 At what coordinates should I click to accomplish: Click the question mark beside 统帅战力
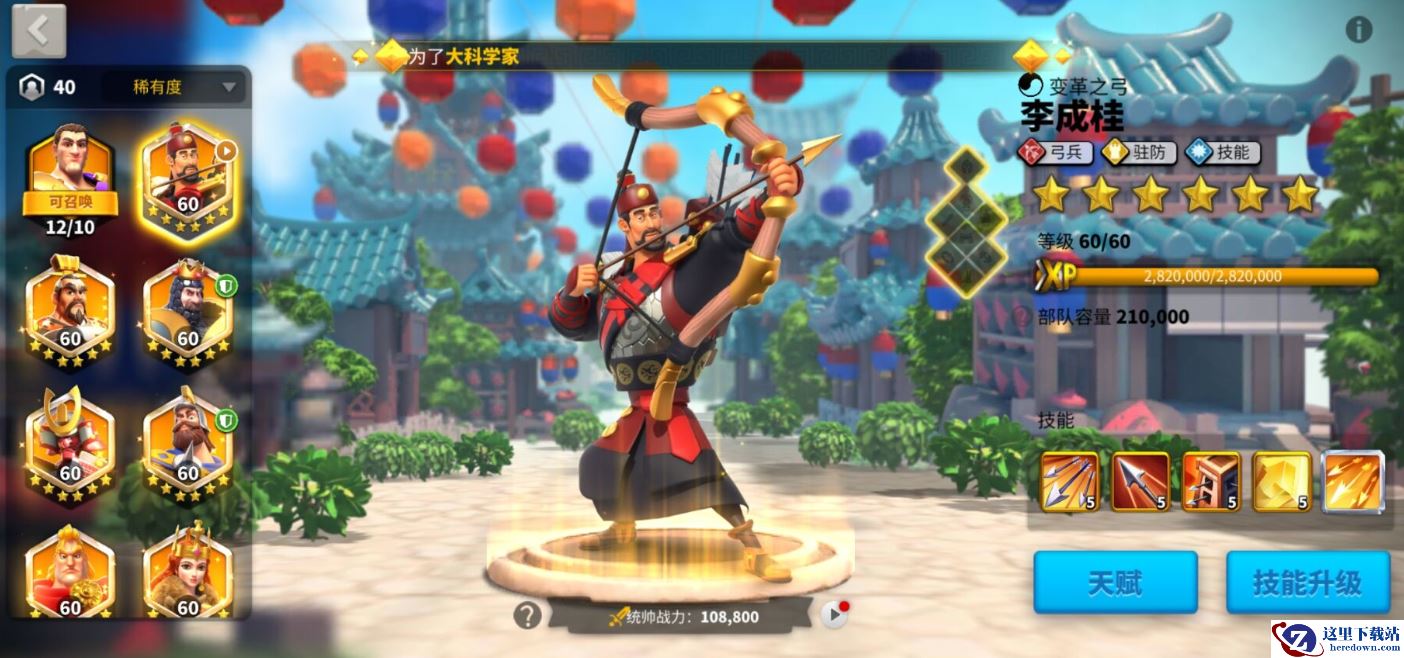[527, 615]
